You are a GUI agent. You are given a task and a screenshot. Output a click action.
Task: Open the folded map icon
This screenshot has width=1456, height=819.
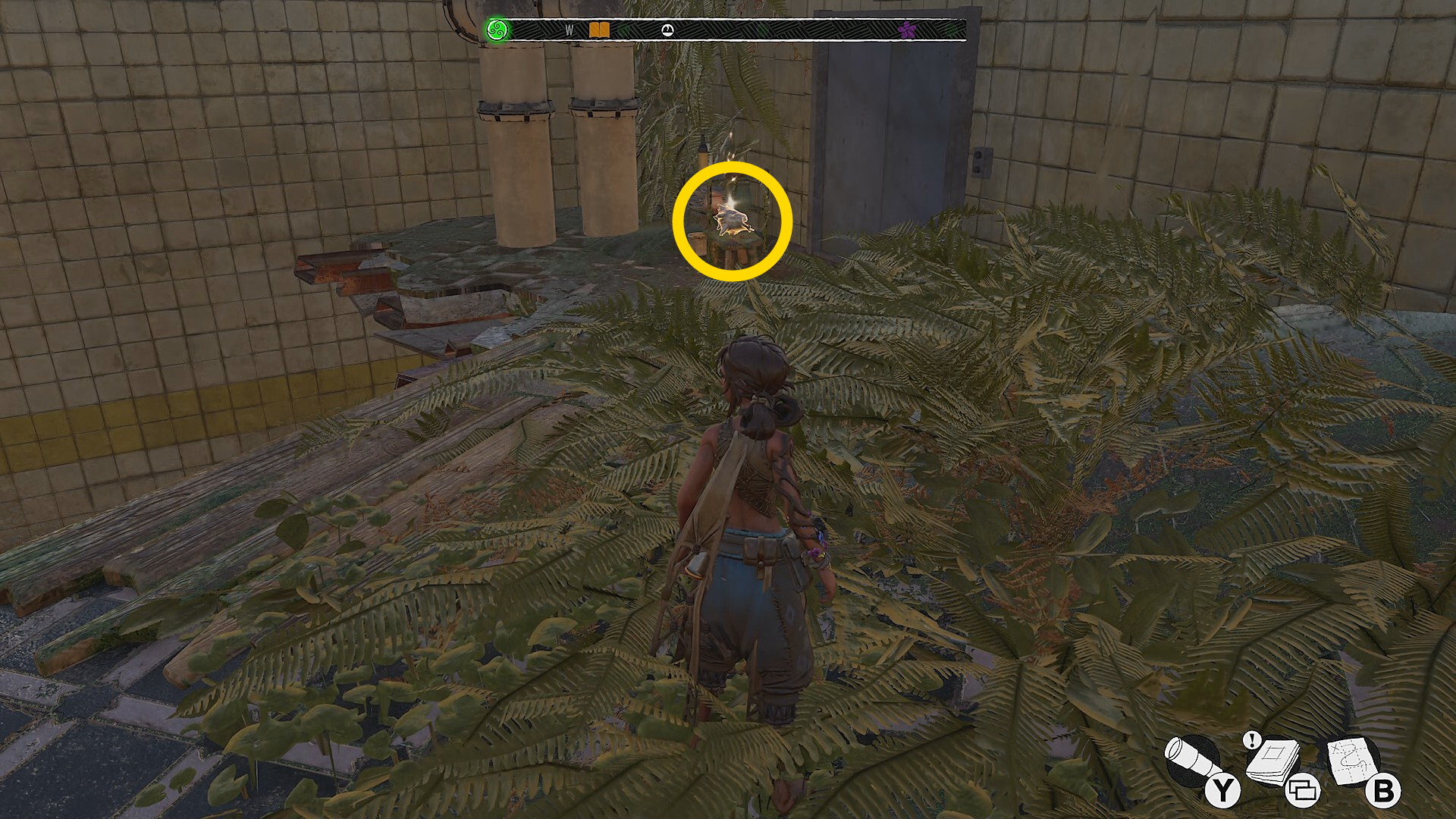[1354, 760]
